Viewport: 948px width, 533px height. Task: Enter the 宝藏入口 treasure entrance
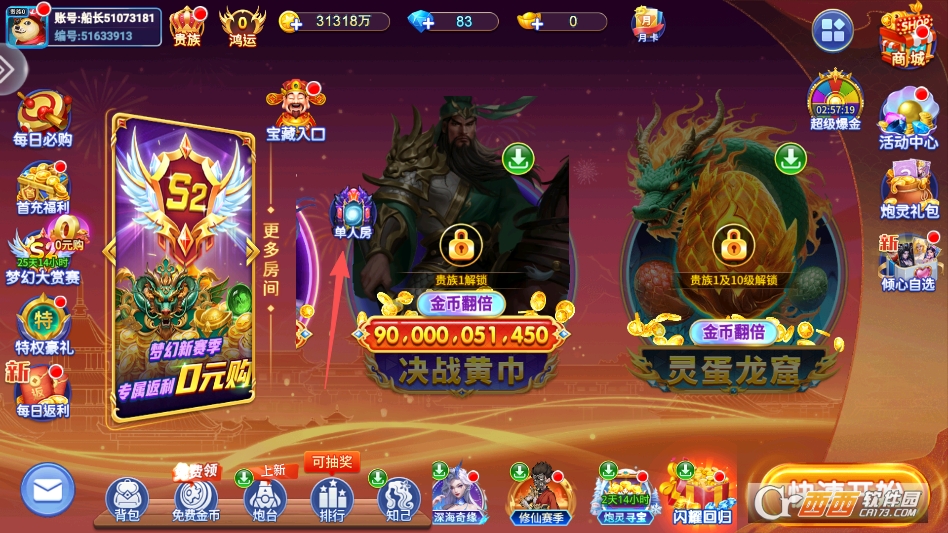tap(295, 110)
